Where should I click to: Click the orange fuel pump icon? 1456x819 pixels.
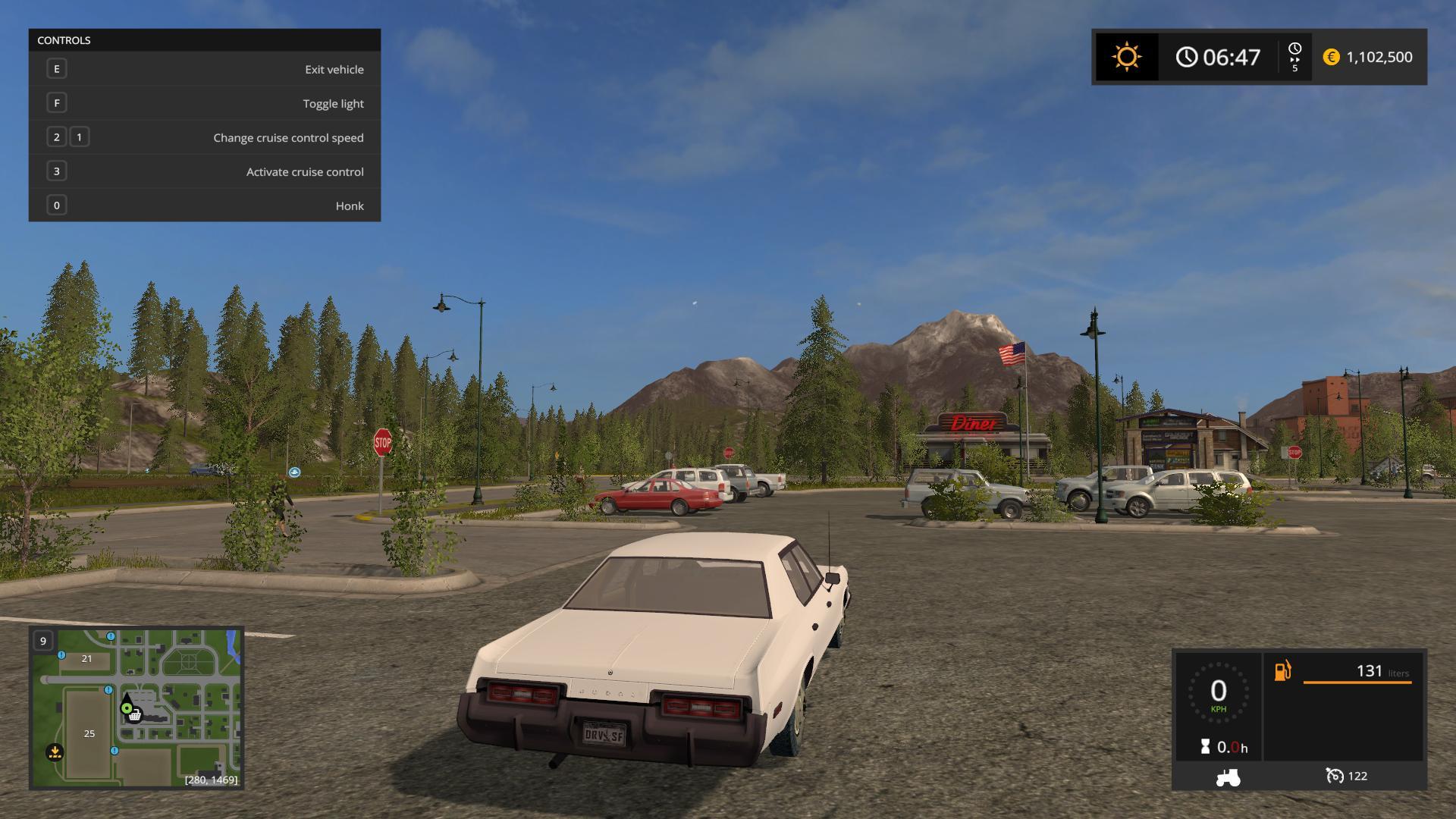point(1282,671)
